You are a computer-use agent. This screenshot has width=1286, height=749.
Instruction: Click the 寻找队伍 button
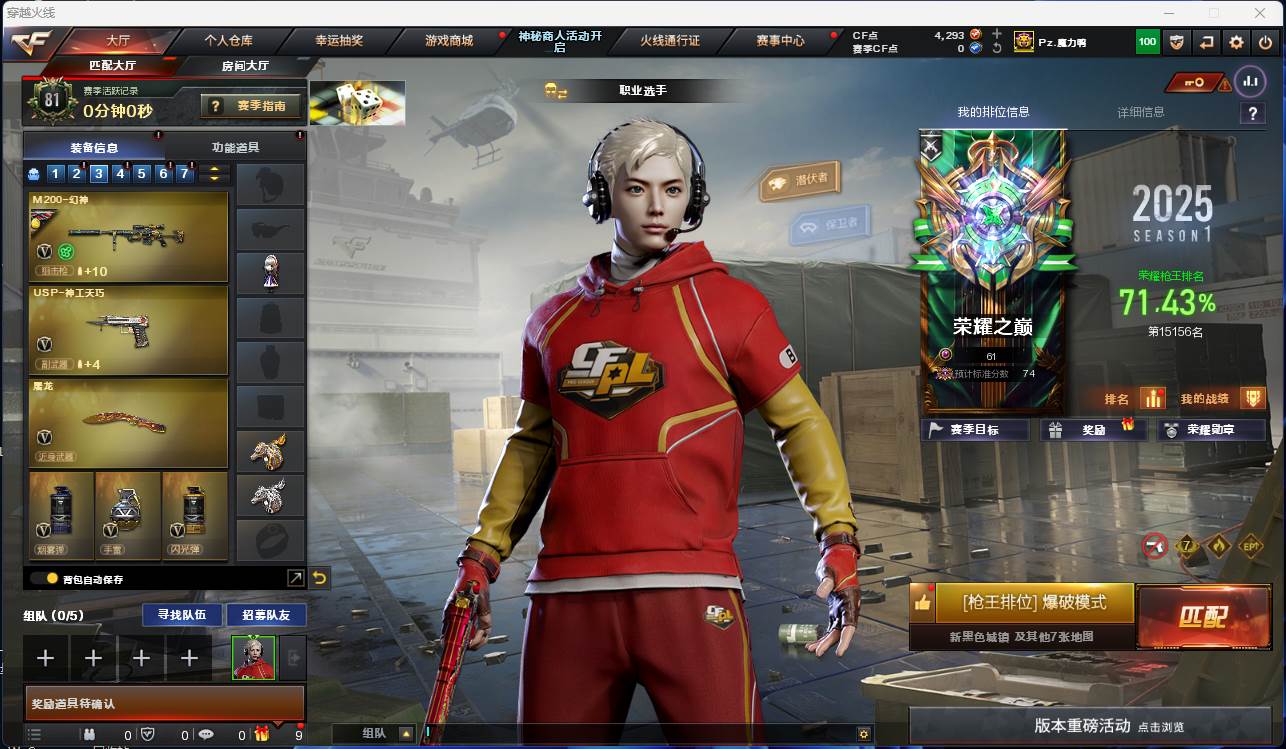[175, 614]
